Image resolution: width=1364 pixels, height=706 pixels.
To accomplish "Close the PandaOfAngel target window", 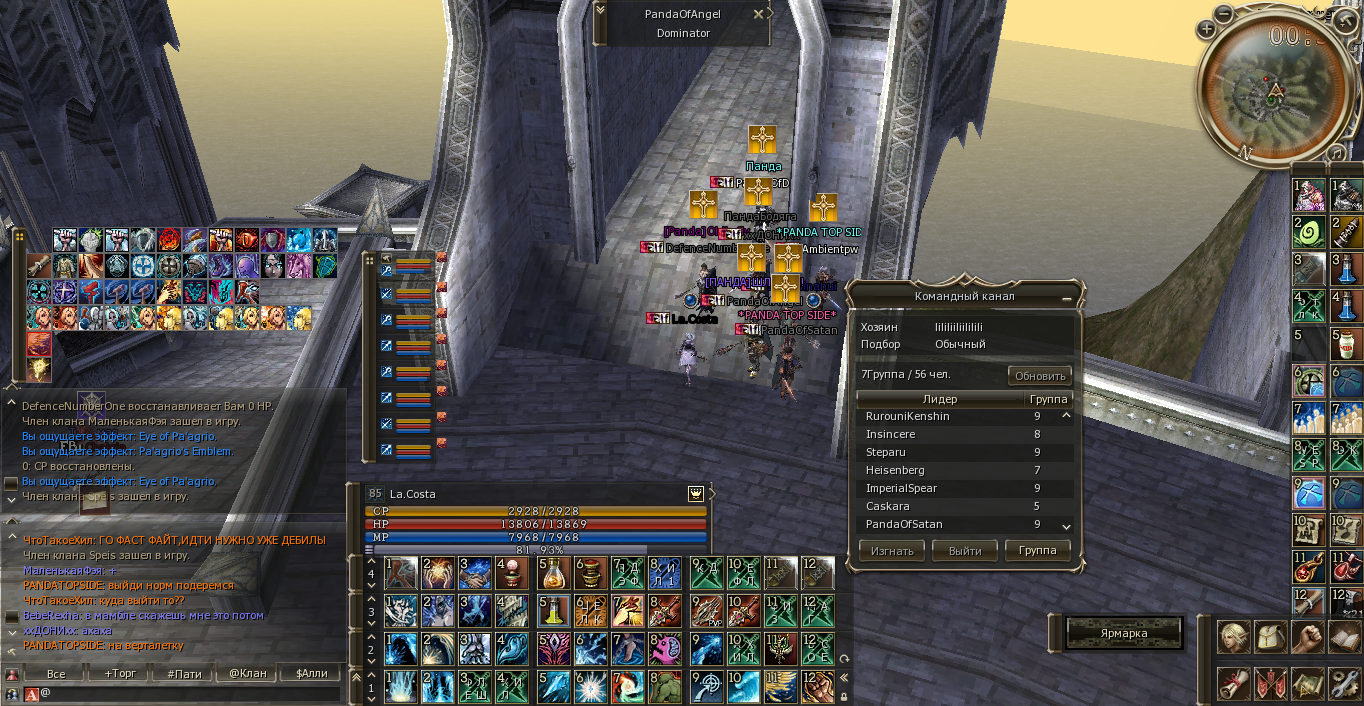I will pyautogui.click(x=759, y=15).
